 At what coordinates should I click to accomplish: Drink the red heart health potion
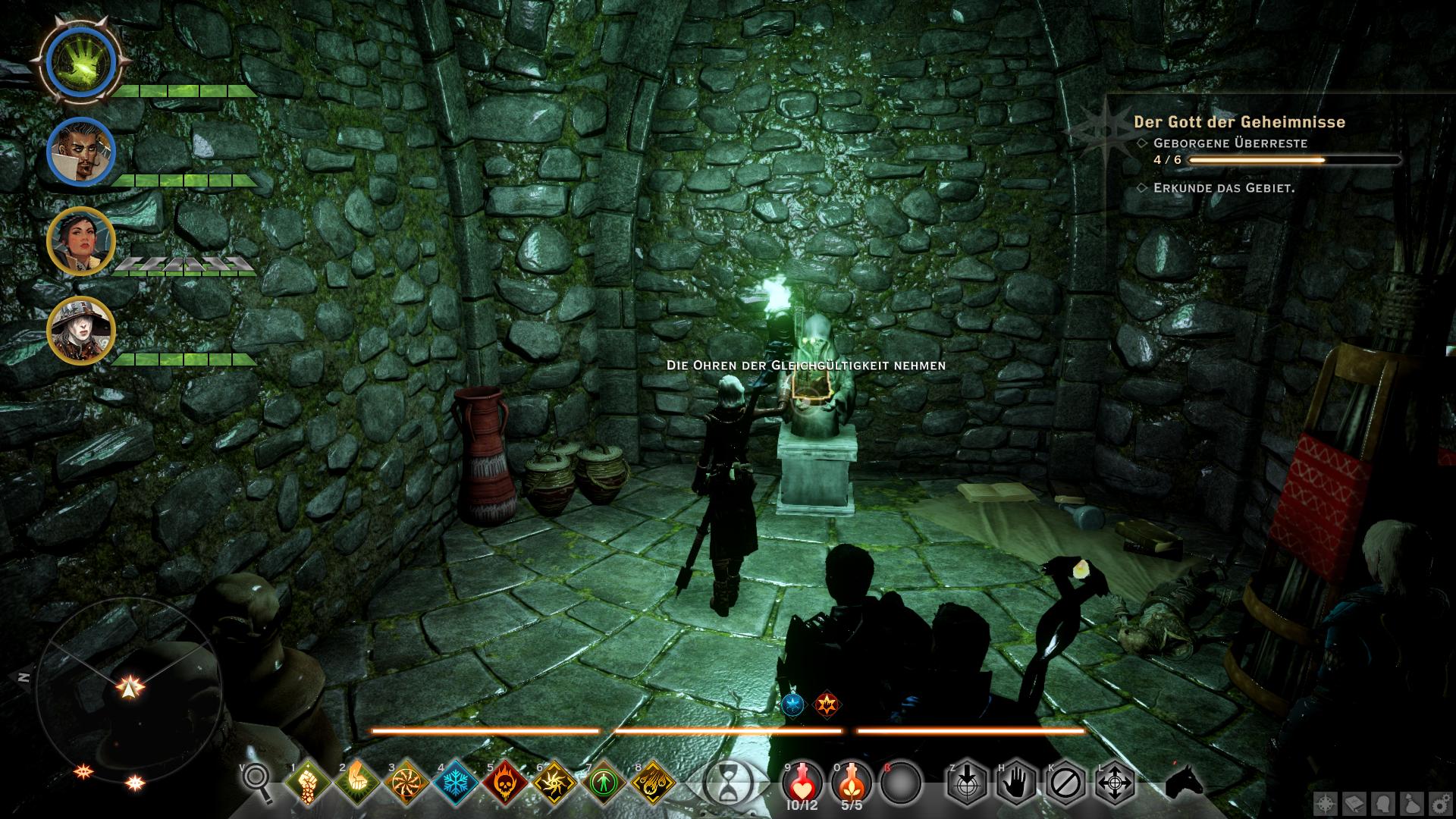(x=801, y=780)
